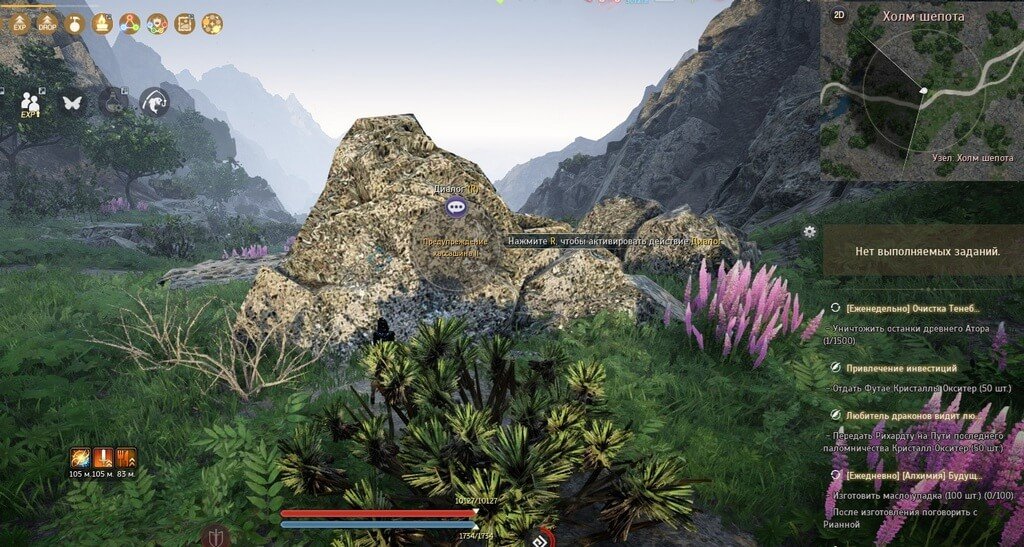1024x547 pixels.
Task: Select the perfume bottle buff icon
Action: (74, 23)
